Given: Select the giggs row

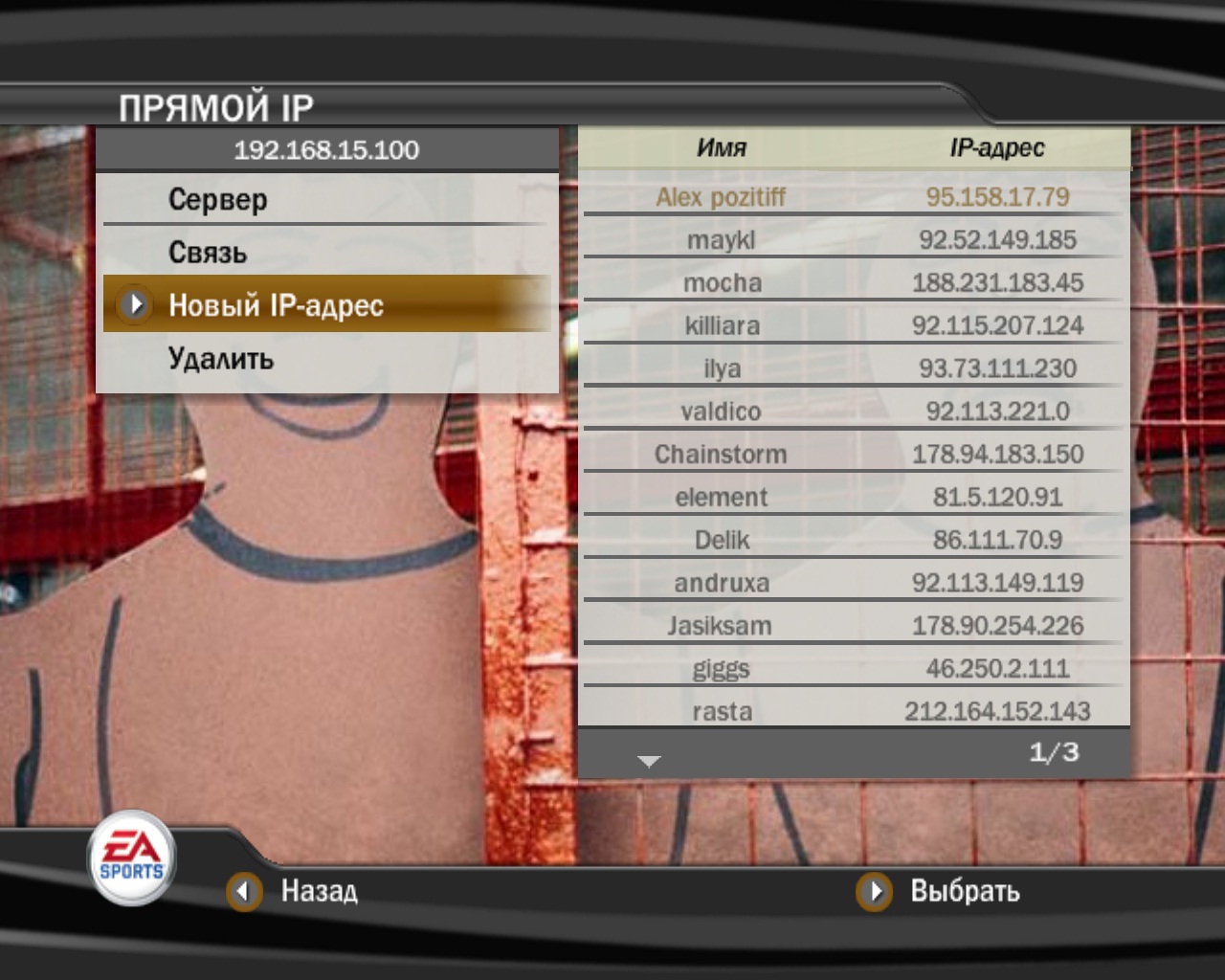Looking at the screenshot, I should (852, 669).
